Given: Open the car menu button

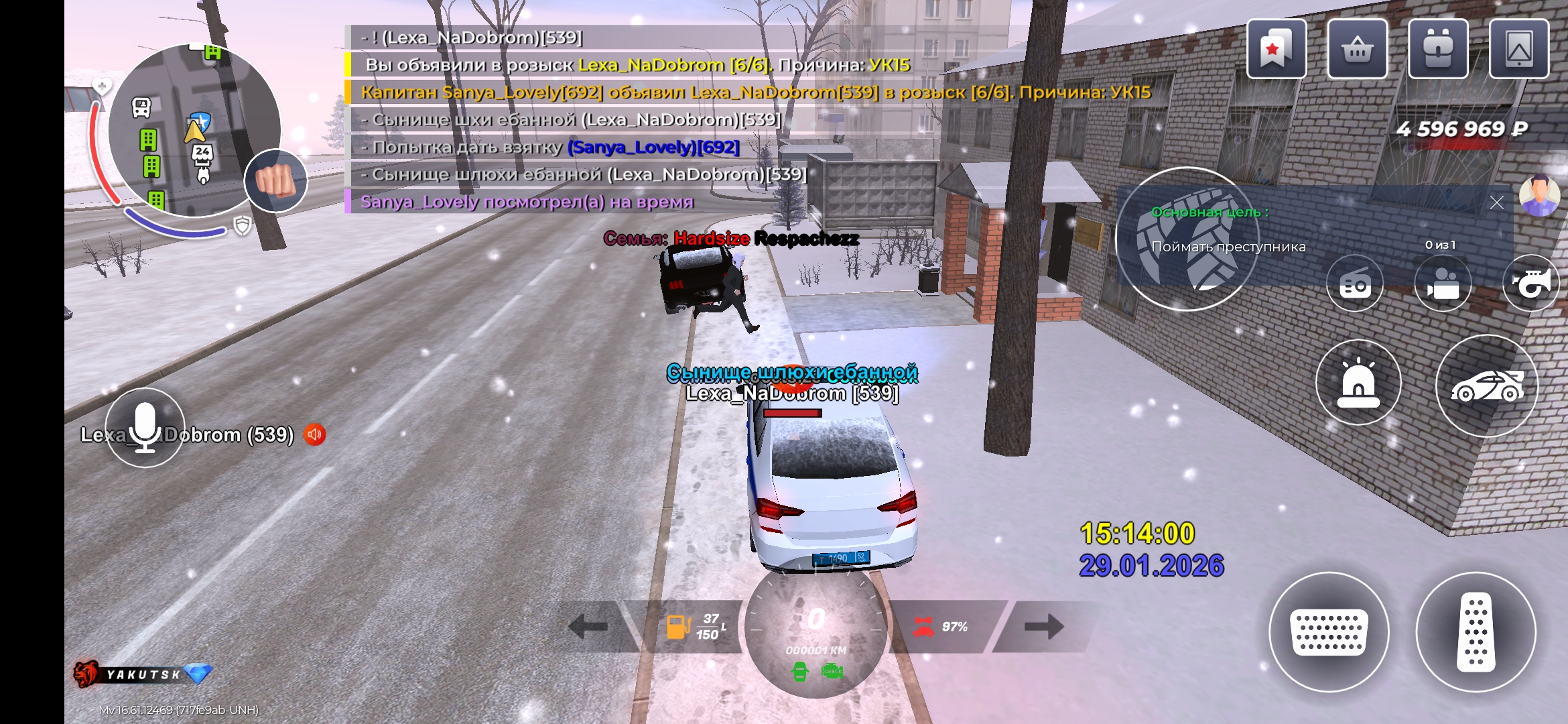Looking at the screenshot, I should [x=1486, y=386].
